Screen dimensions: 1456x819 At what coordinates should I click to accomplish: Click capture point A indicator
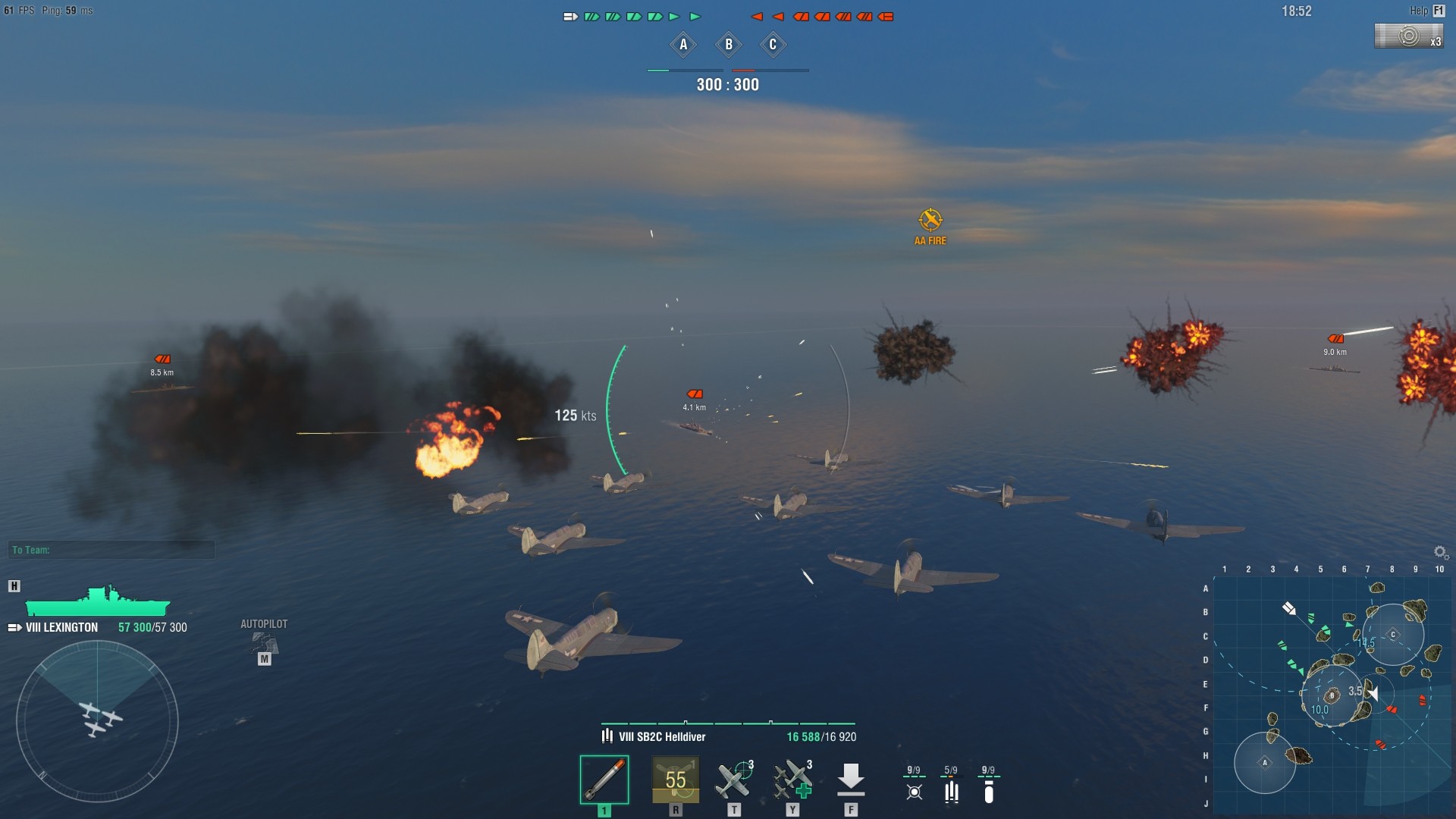(x=683, y=45)
